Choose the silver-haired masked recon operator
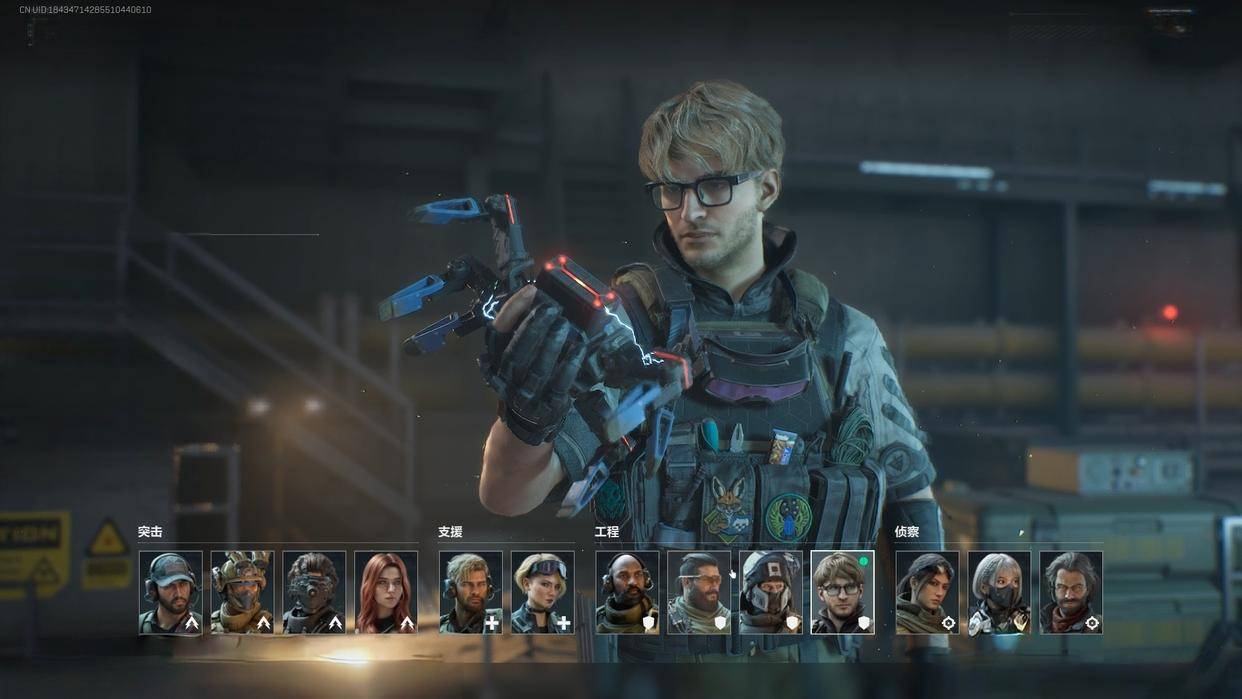Viewport: 1242px width, 699px height. click(x=999, y=592)
